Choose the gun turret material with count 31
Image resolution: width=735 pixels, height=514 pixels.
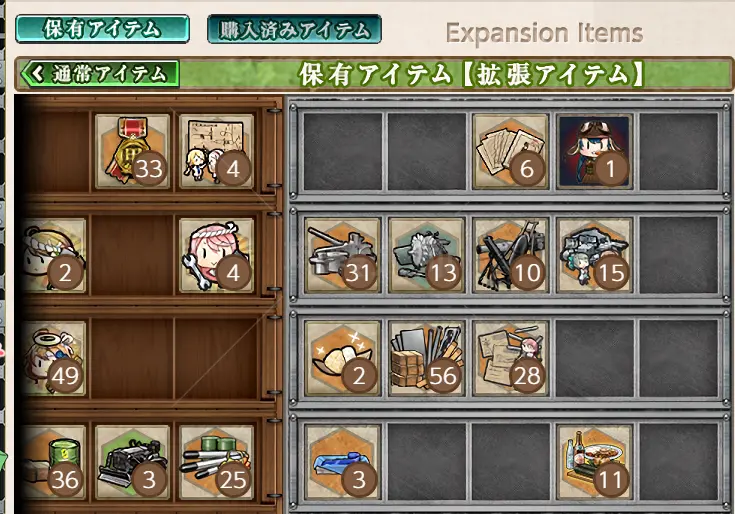(x=342, y=255)
